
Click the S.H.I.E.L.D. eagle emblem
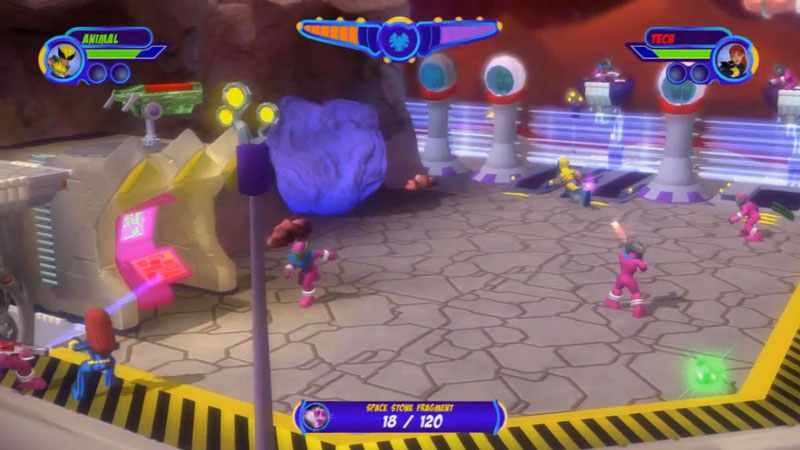pyautogui.click(x=398, y=40)
